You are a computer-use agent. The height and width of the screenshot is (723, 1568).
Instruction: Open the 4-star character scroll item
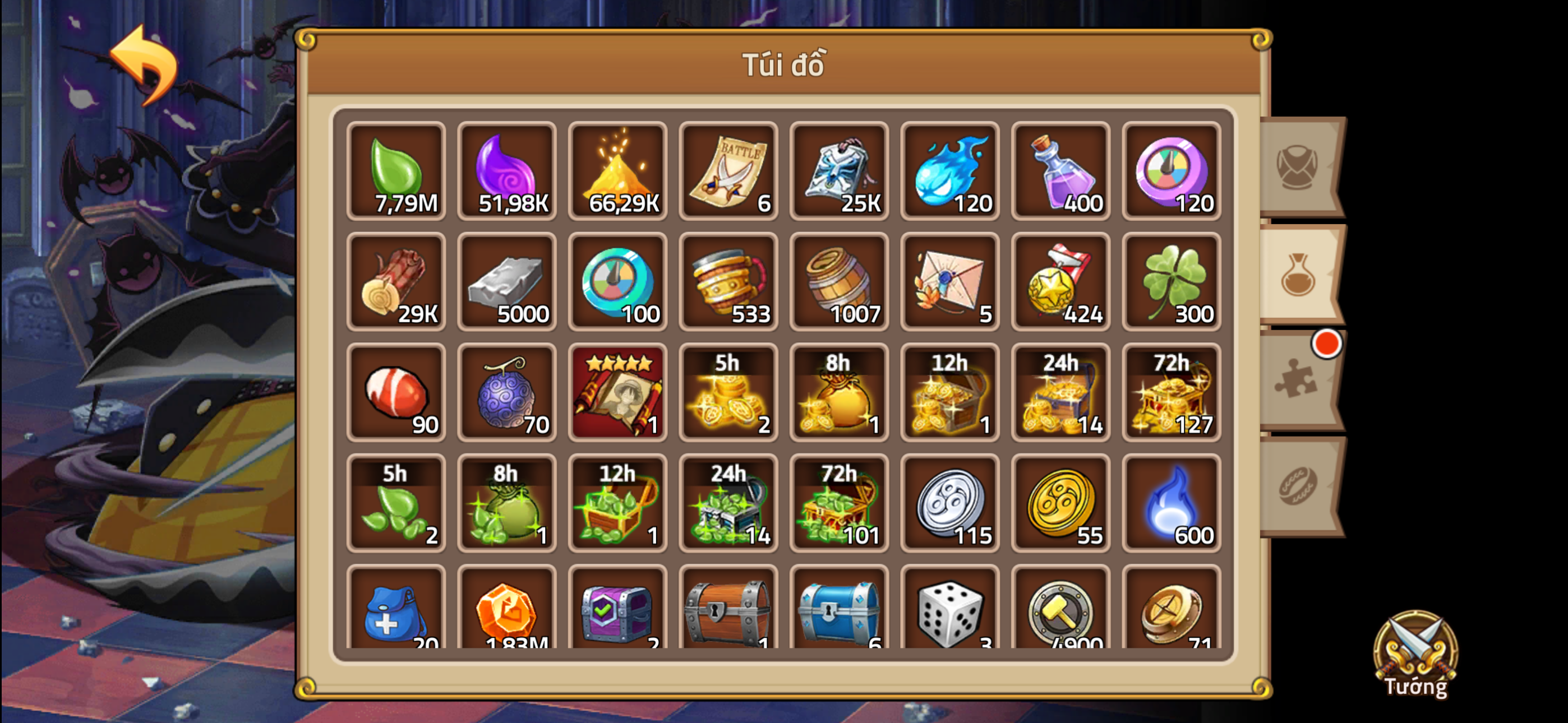618,394
